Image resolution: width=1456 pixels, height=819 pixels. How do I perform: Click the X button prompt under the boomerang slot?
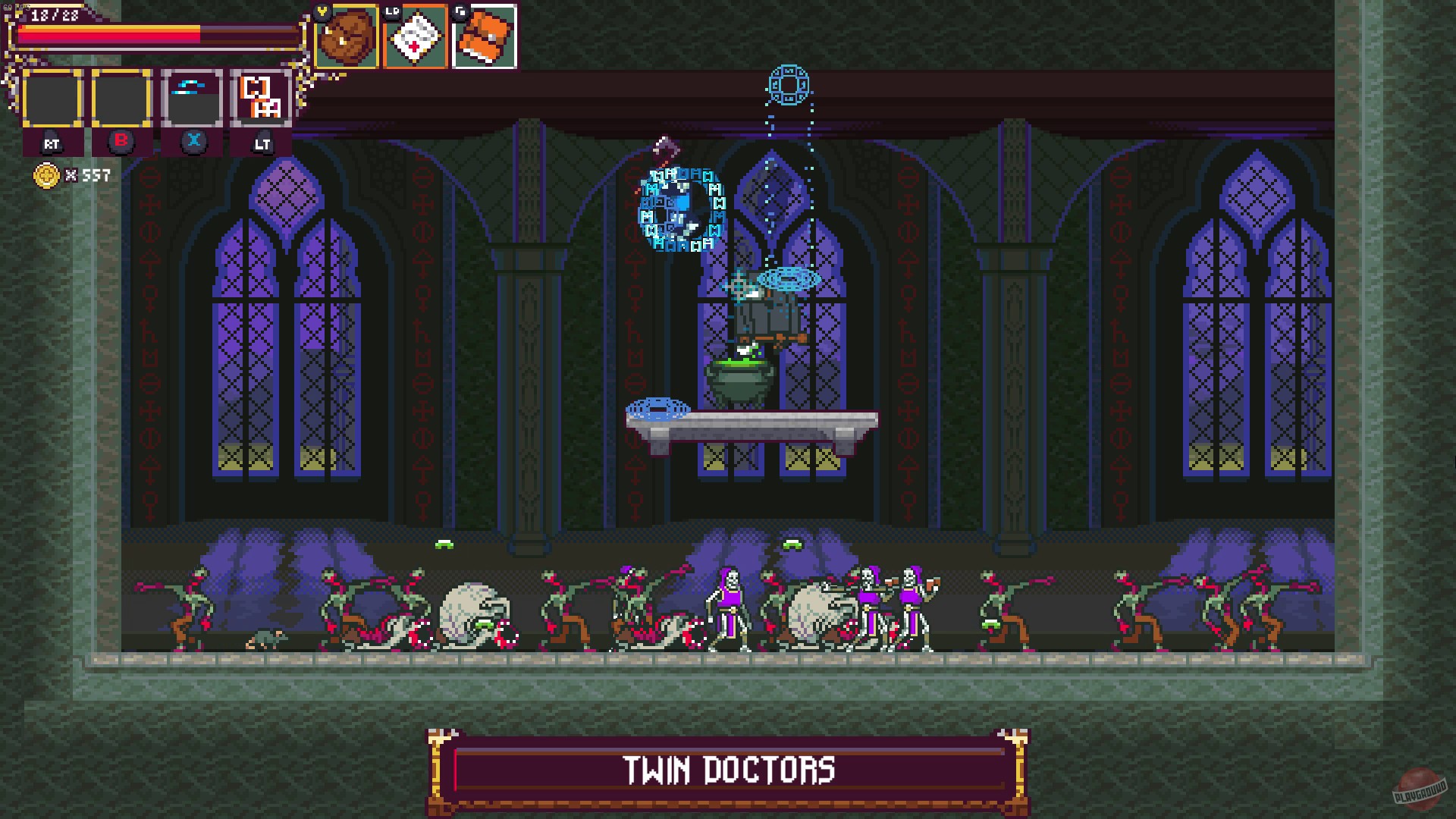[x=194, y=140]
